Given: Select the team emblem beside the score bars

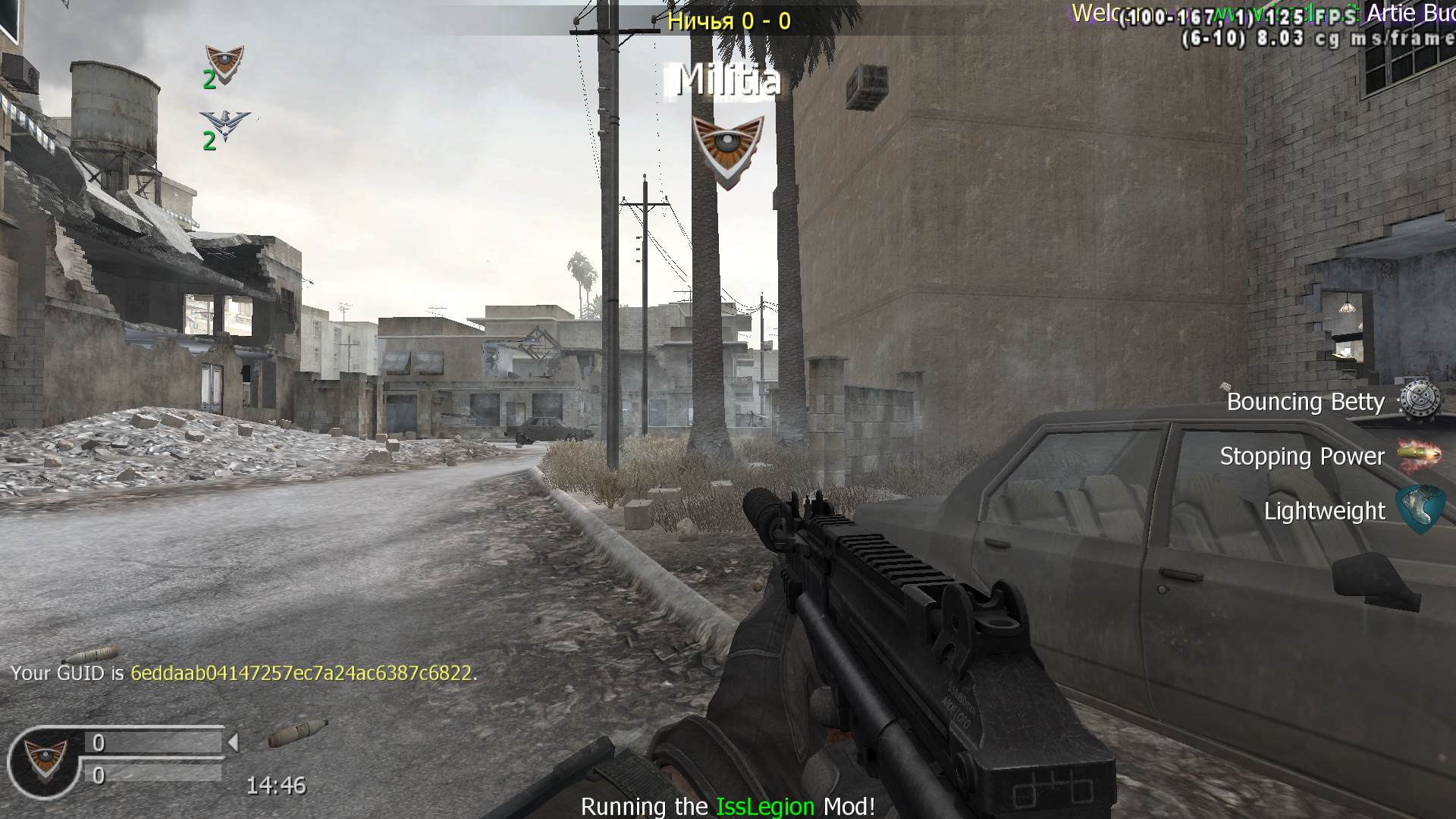Looking at the screenshot, I should pyautogui.click(x=45, y=761).
